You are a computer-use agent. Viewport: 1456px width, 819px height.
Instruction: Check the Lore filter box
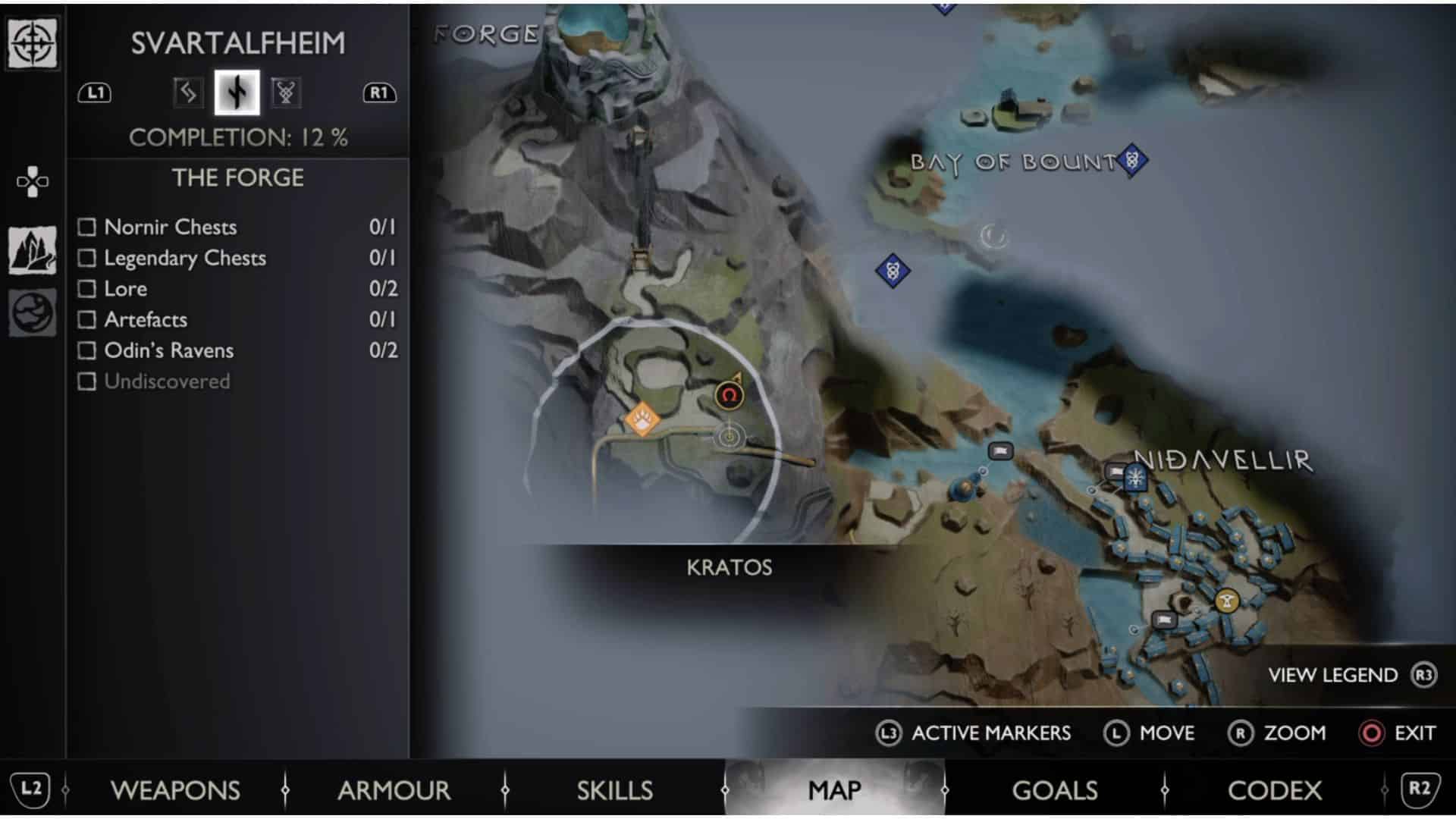click(87, 289)
